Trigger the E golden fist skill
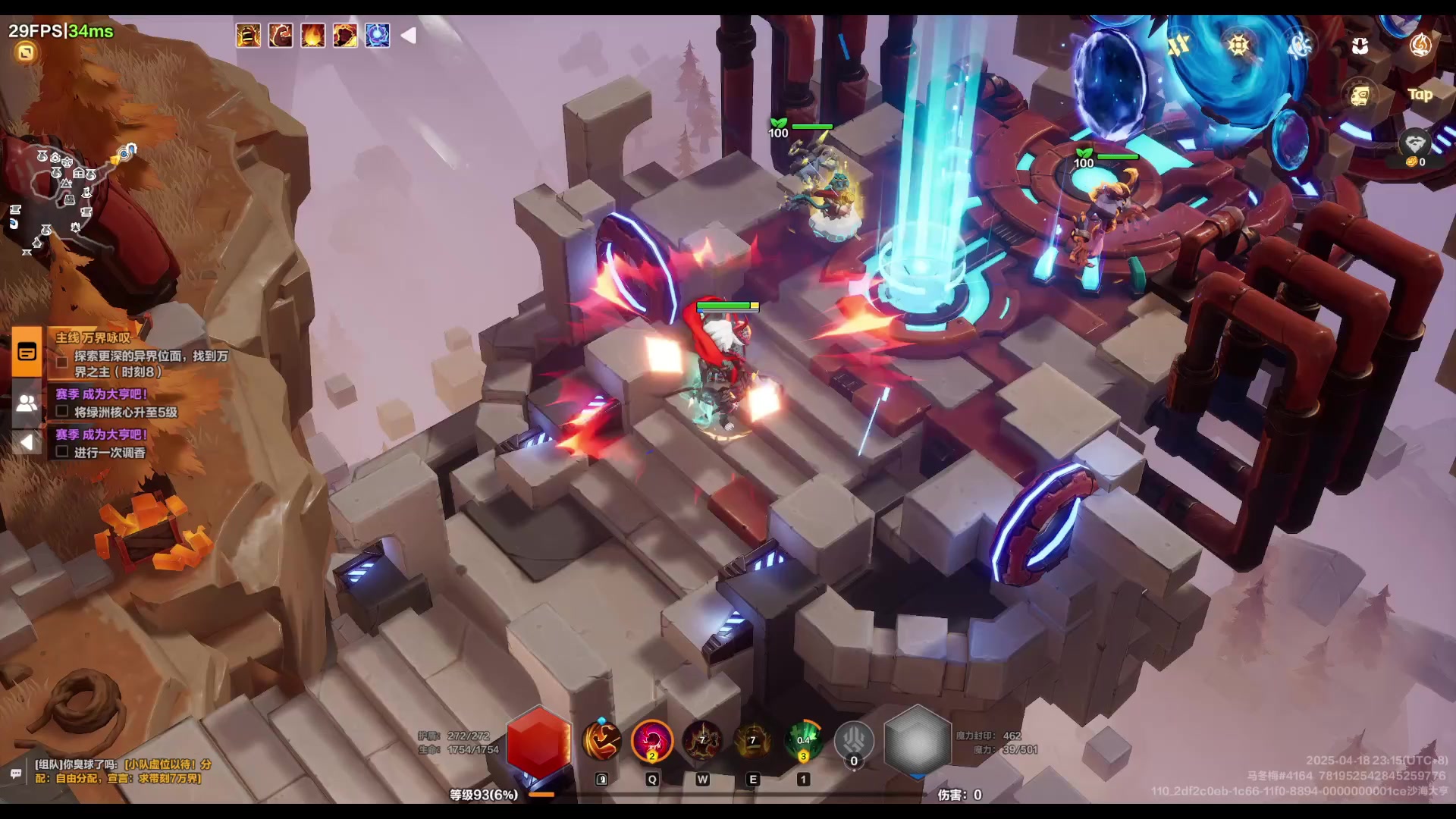Viewport: 1456px width, 819px height. point(752,741)
